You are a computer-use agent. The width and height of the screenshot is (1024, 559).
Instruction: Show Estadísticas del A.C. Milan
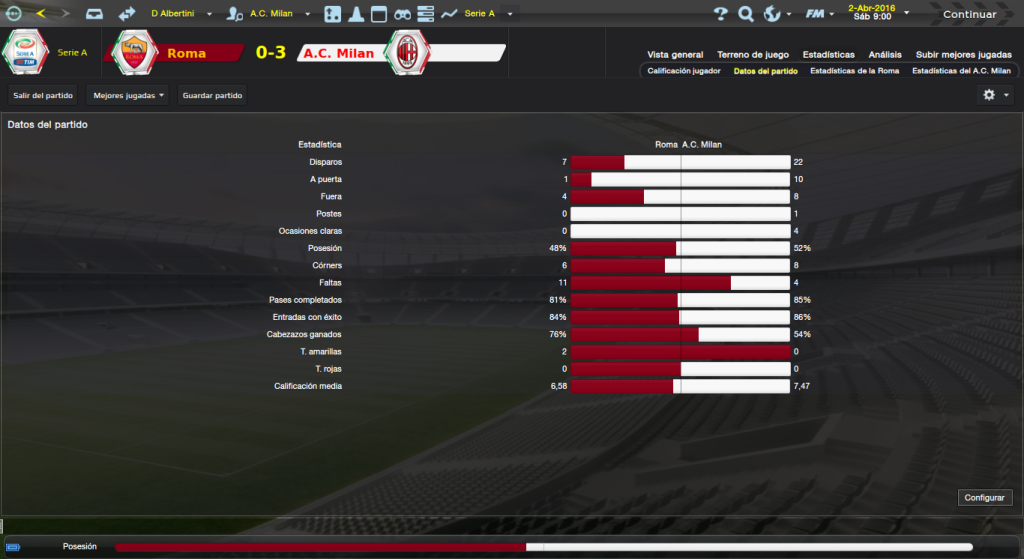961,71
